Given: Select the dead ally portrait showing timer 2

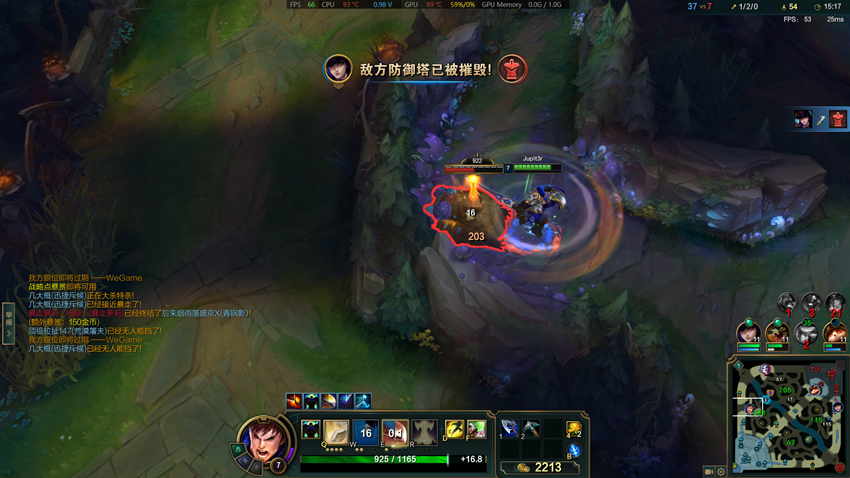Looking at the screenshot, I should [806, 334].
